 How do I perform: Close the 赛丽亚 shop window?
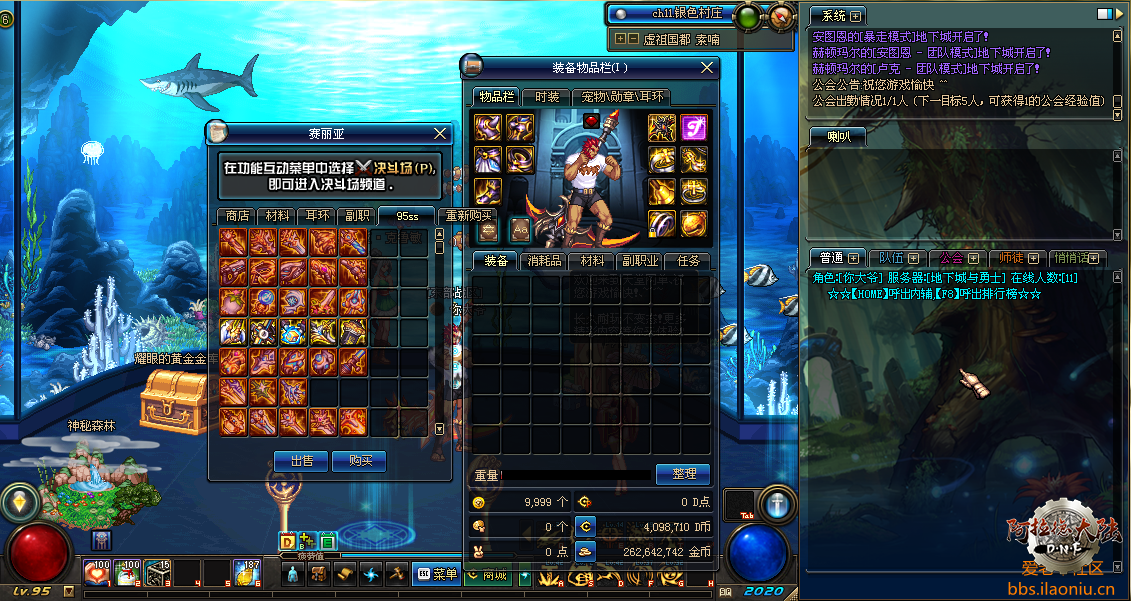(x=441, y=133)
